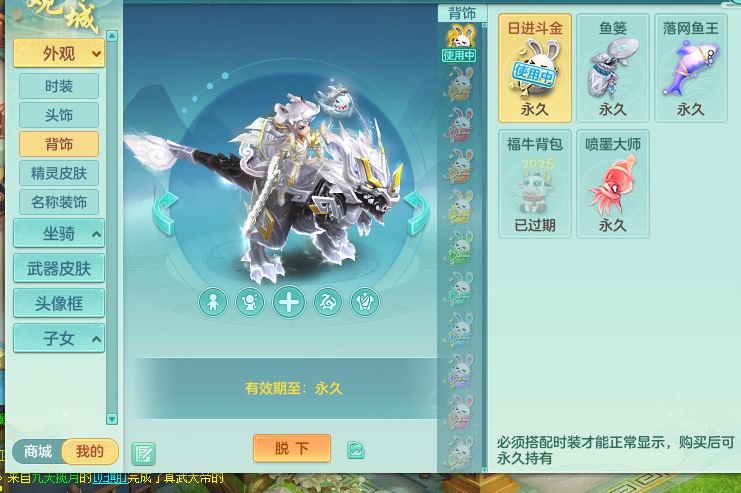Click the plus button below character preview

click(x=289, y=302)
